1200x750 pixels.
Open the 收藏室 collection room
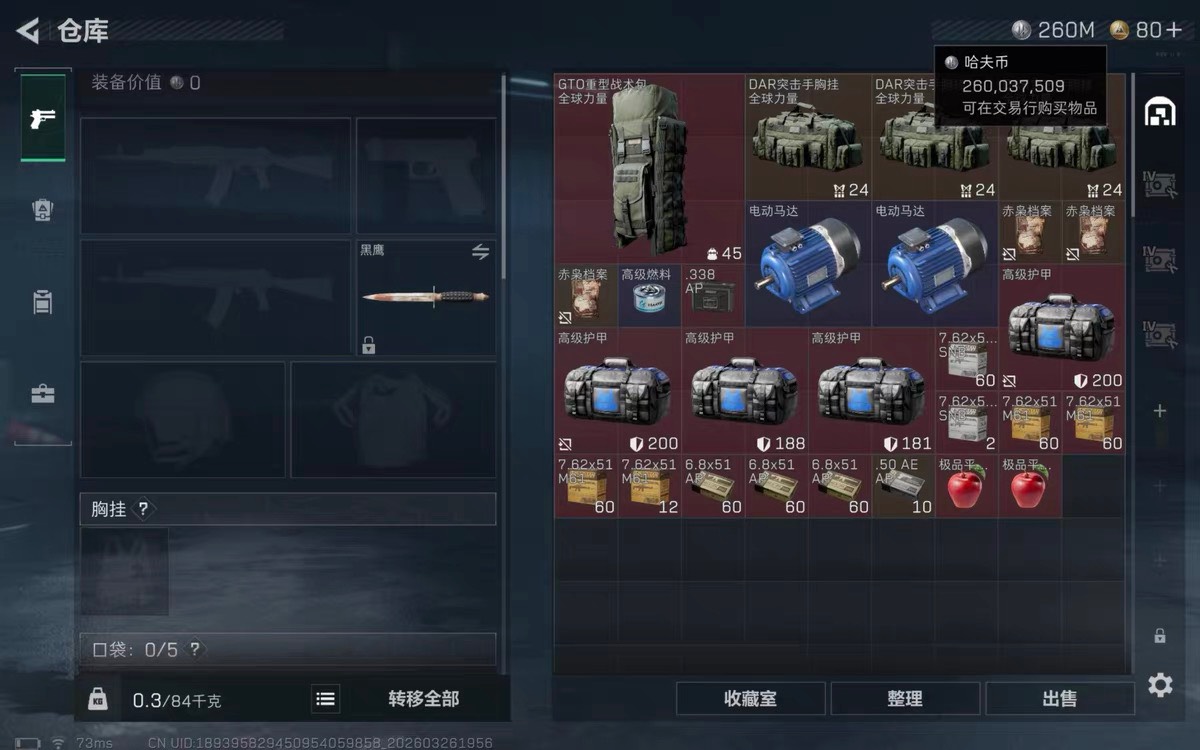[x=750, y=699]
